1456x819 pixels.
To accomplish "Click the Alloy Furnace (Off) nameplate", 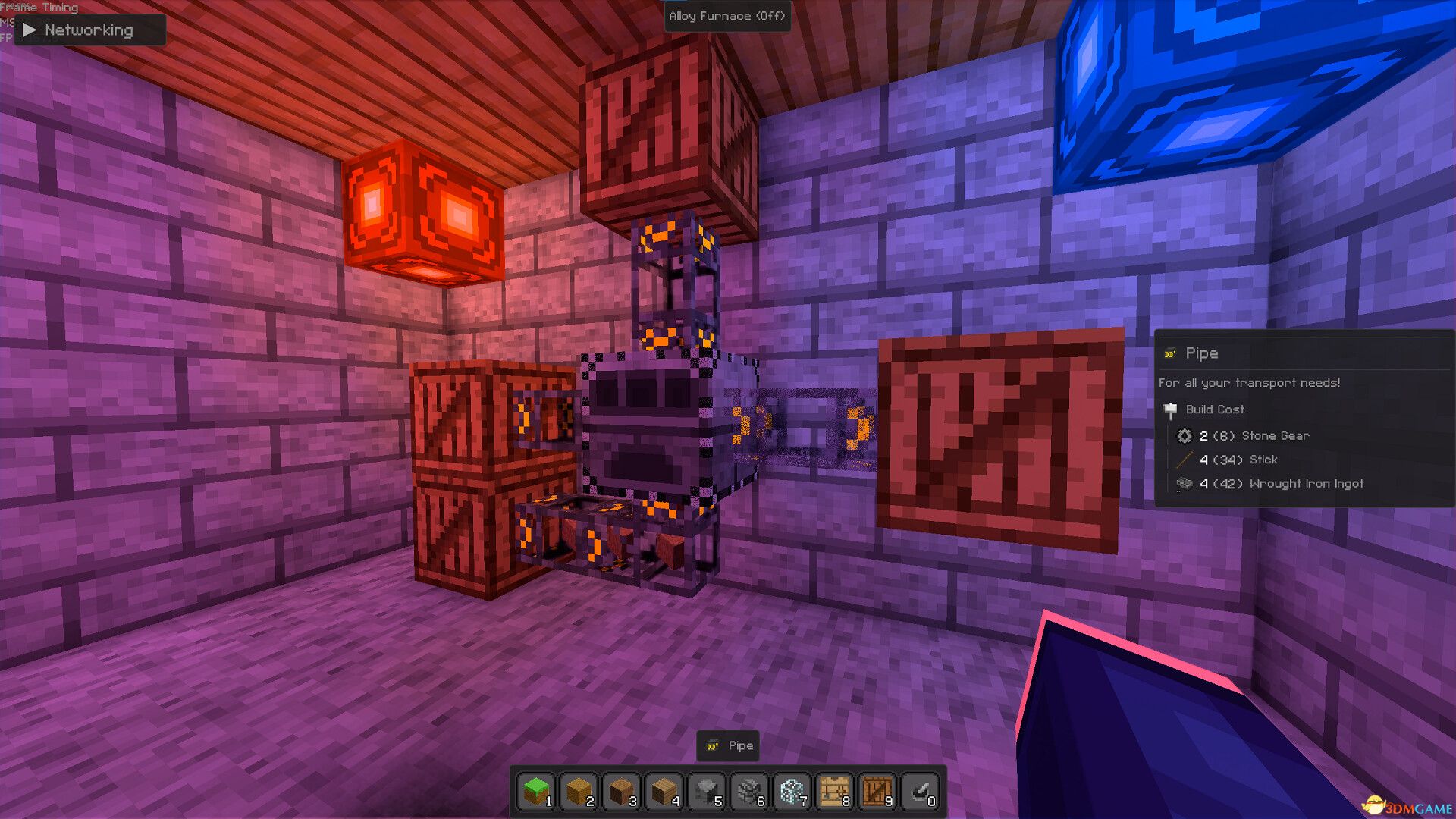I will (x=726, y=16).
